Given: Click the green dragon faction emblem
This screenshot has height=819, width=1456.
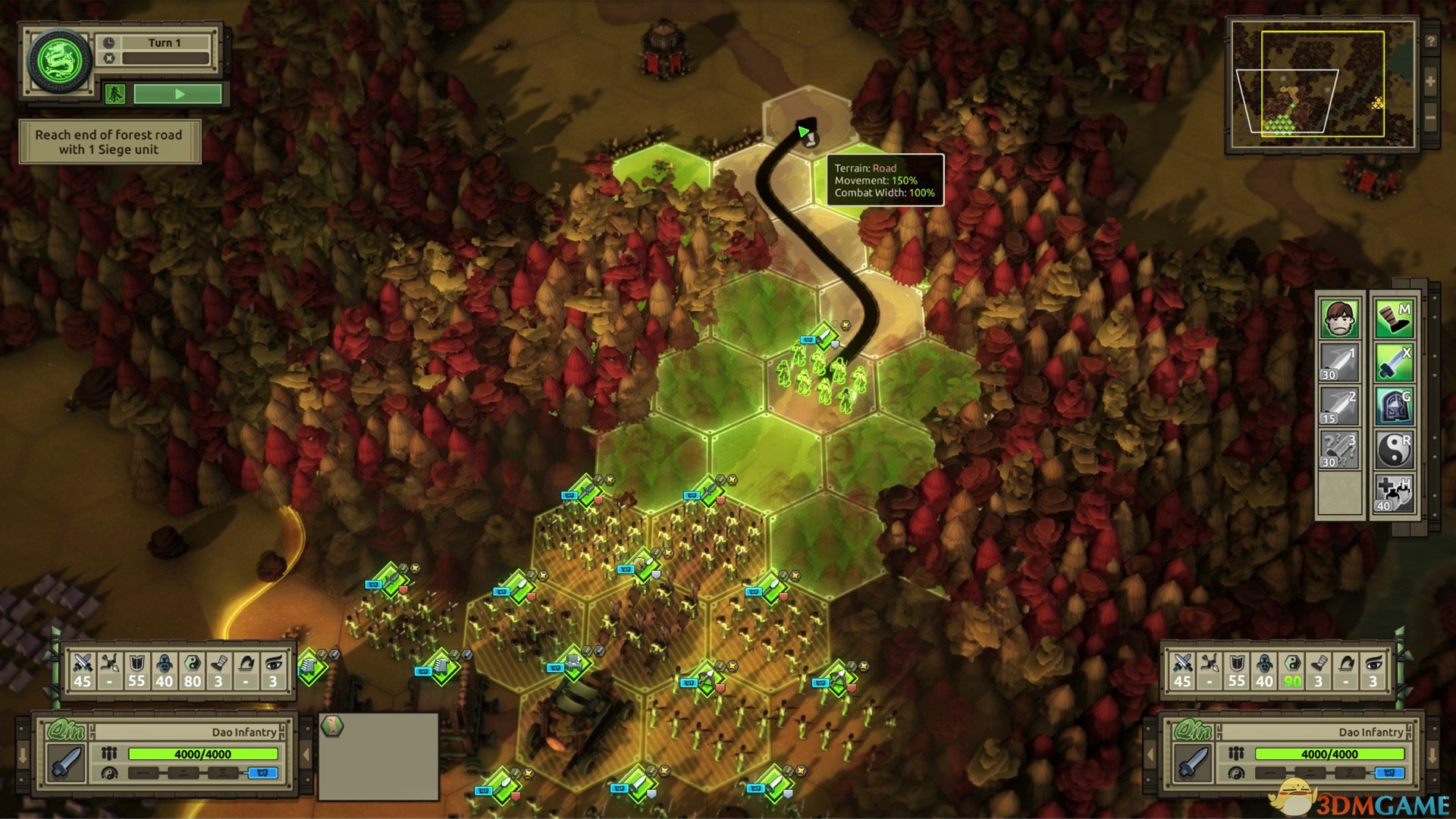Looking at the screenshot, I should coord(59,61).
